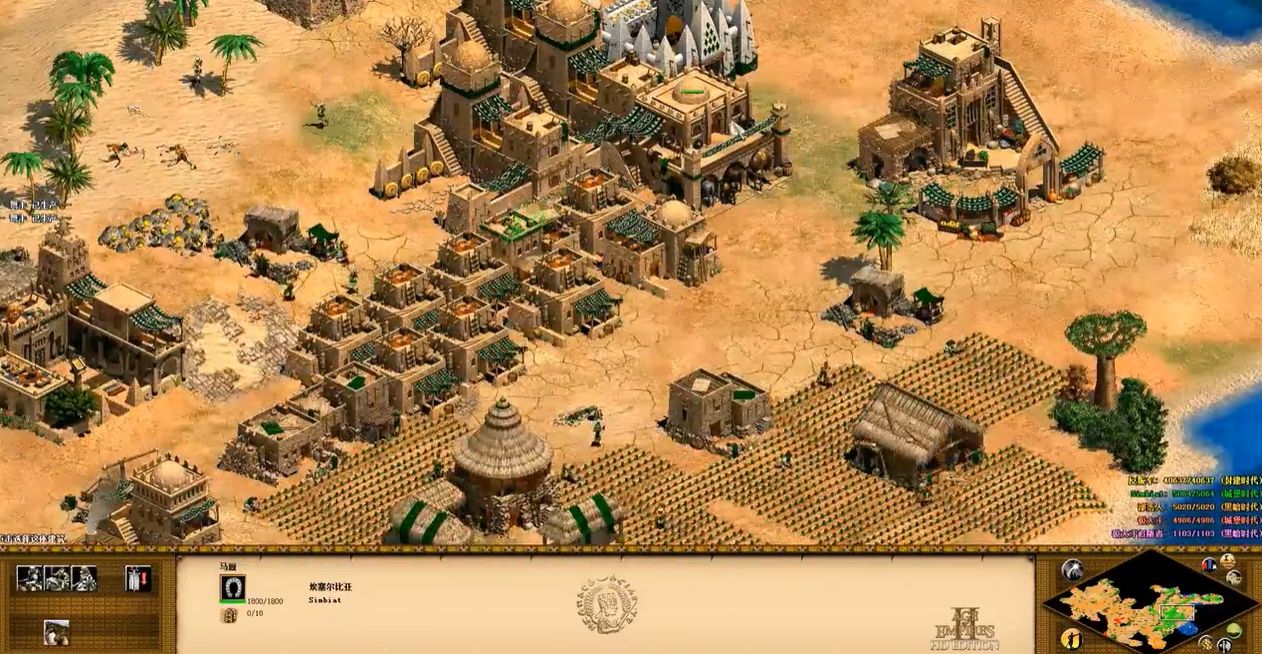Select the research icon below the unit buttons
This screenshot has height=654, width=1262.
(x=57, y=631)
